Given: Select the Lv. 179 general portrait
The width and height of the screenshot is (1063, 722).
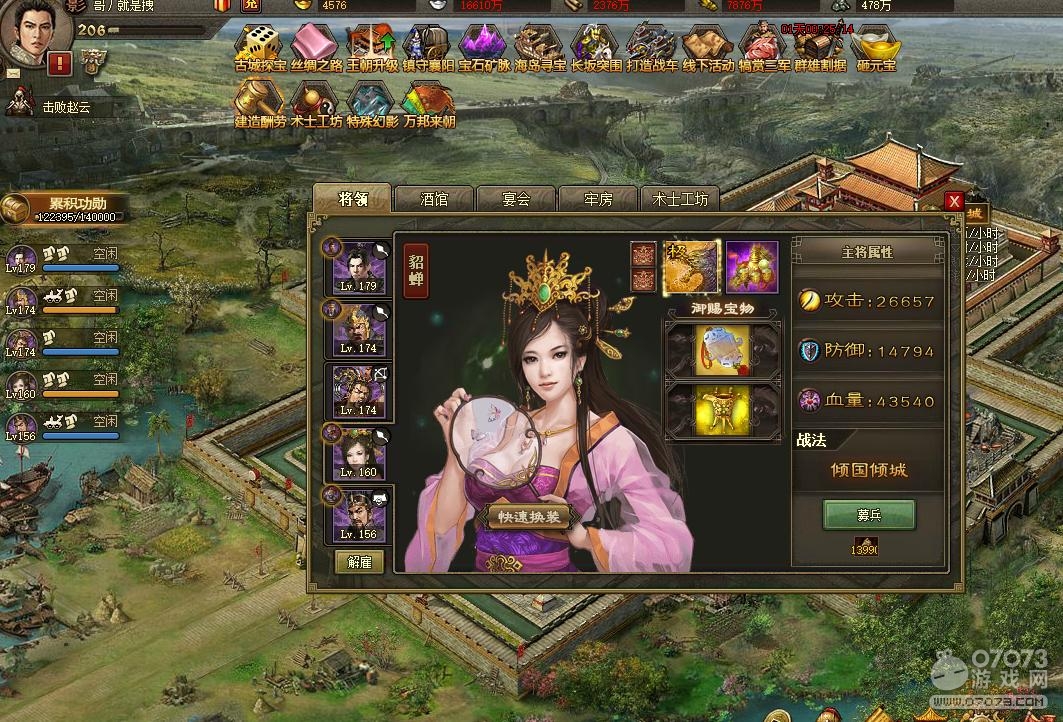Looking at the screenshot, I should coord(359,268).
